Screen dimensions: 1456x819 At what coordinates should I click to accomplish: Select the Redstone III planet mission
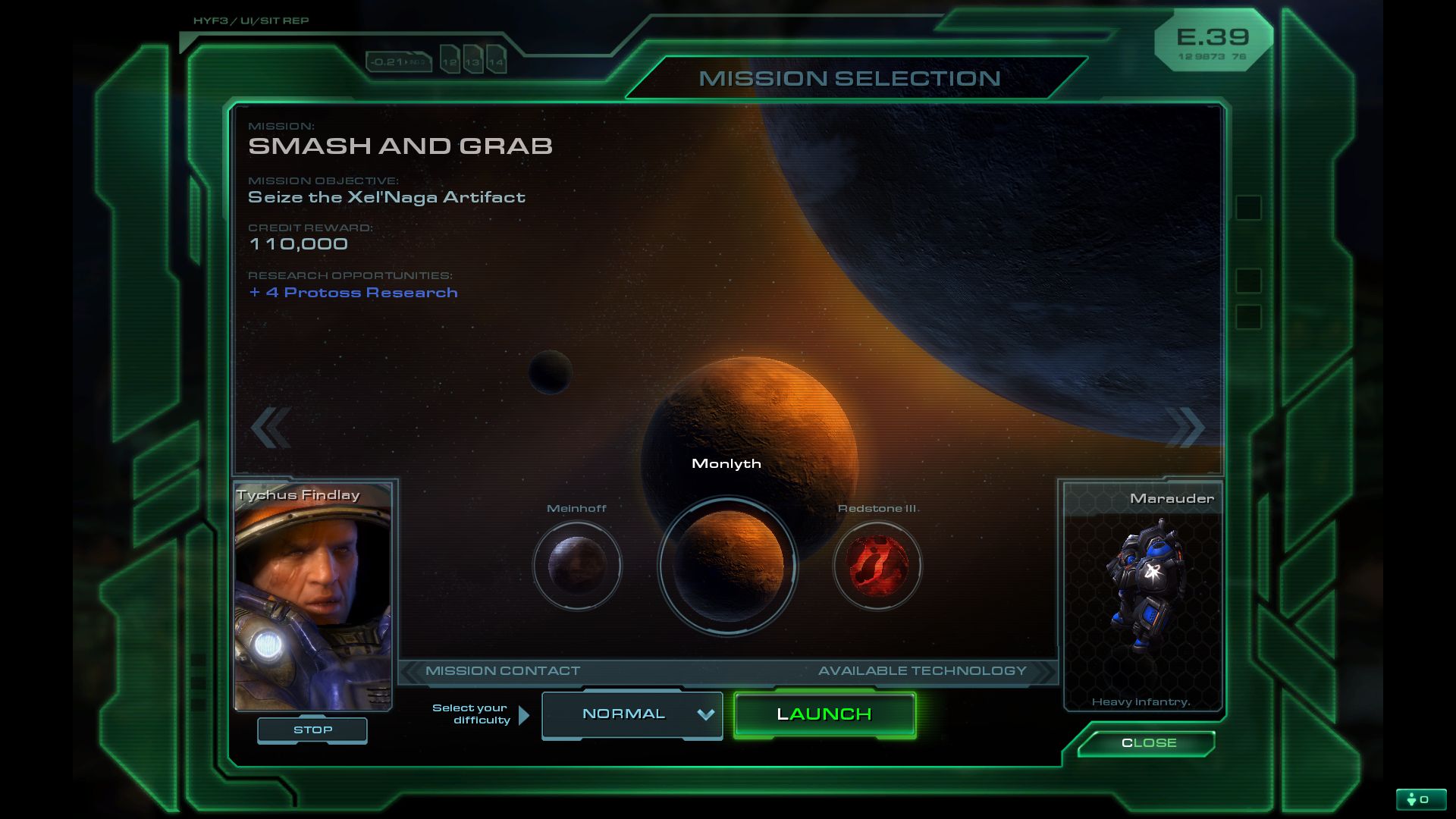point(877,566)
